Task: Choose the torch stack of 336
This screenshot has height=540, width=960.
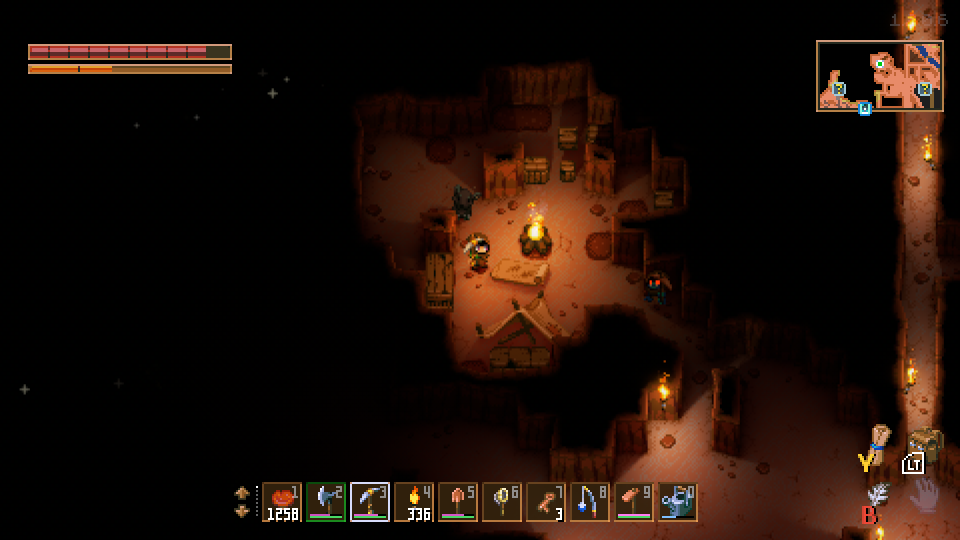Action: (414, 502)
